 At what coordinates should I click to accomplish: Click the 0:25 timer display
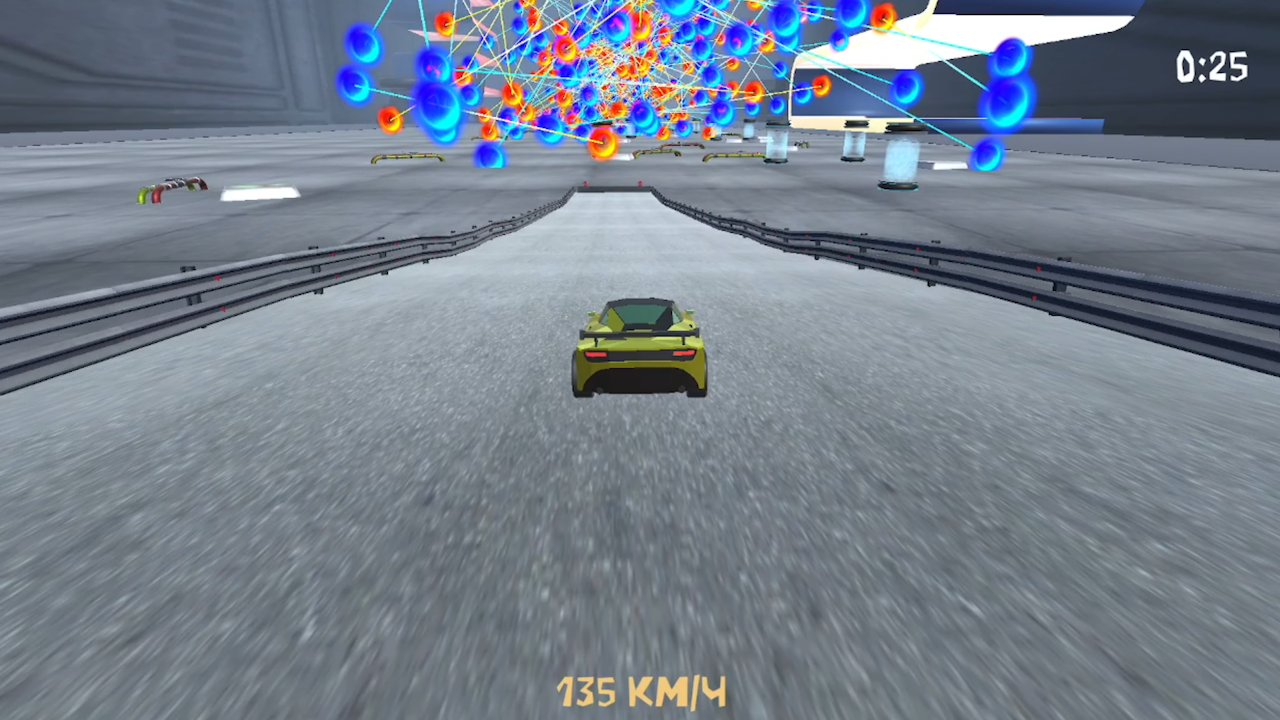pyautogui.click(x=1211, y=66)
